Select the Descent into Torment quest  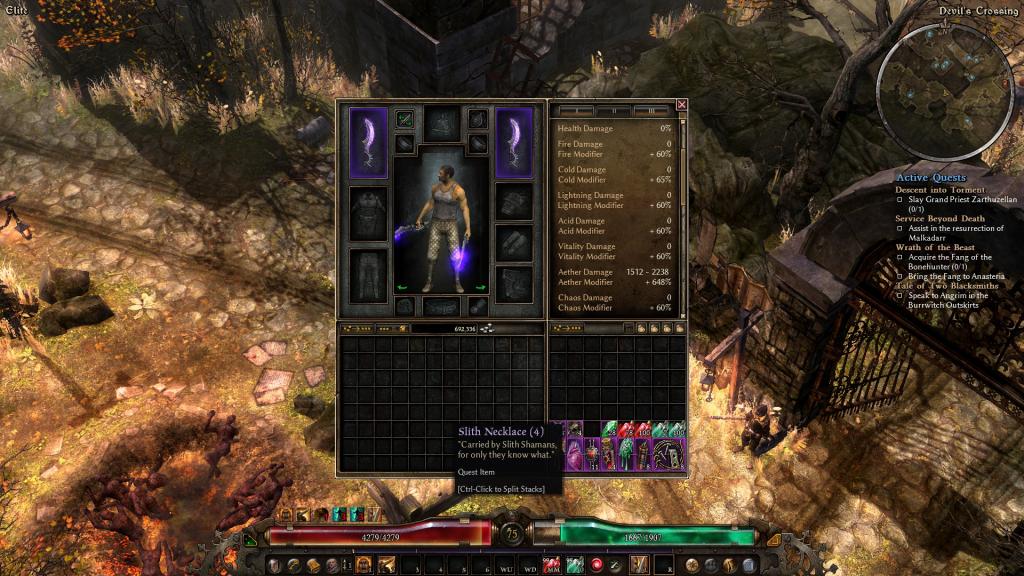pyautogui.click(x=939, y=189)
